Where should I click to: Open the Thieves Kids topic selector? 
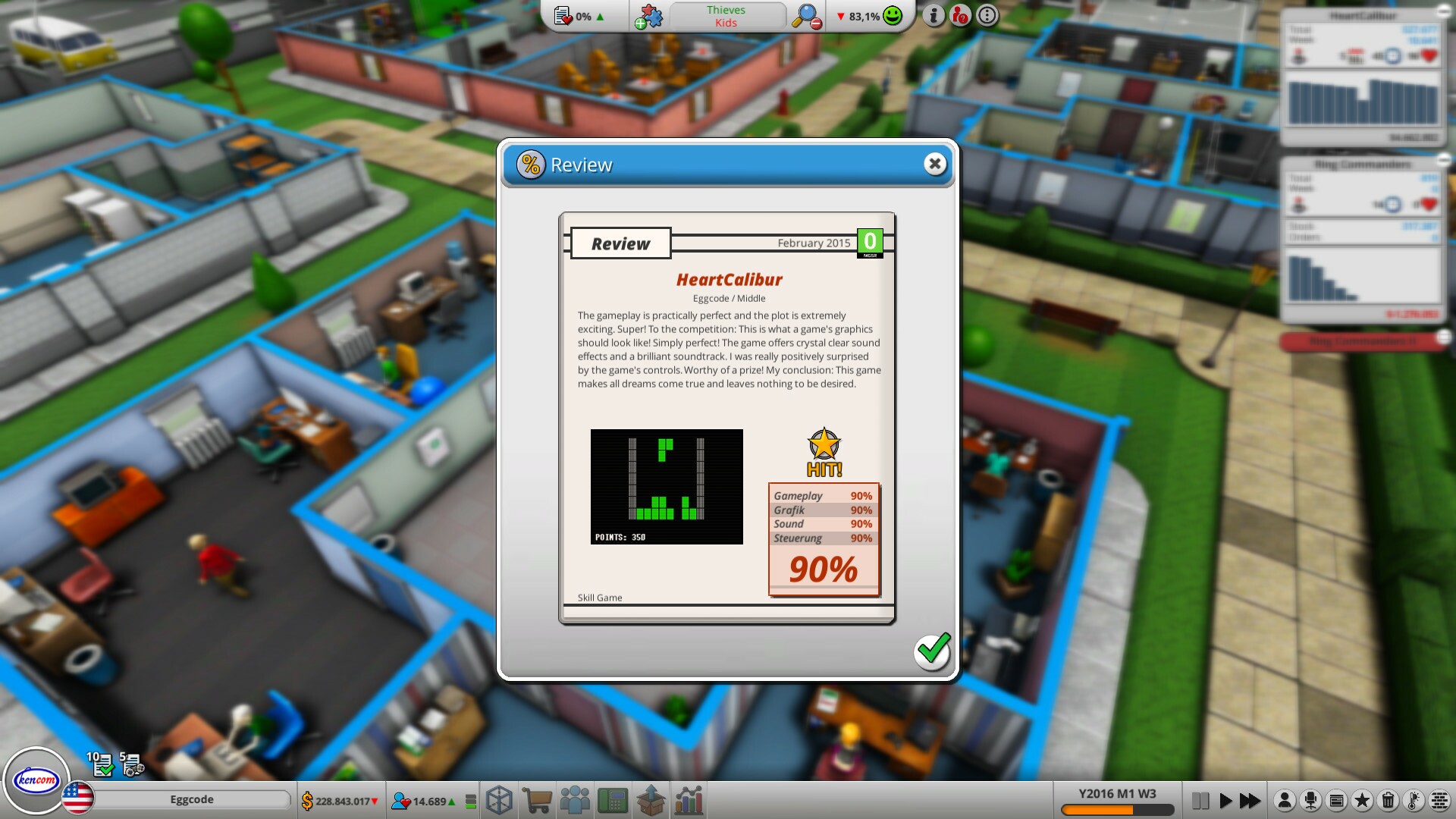tap(726, 15)
